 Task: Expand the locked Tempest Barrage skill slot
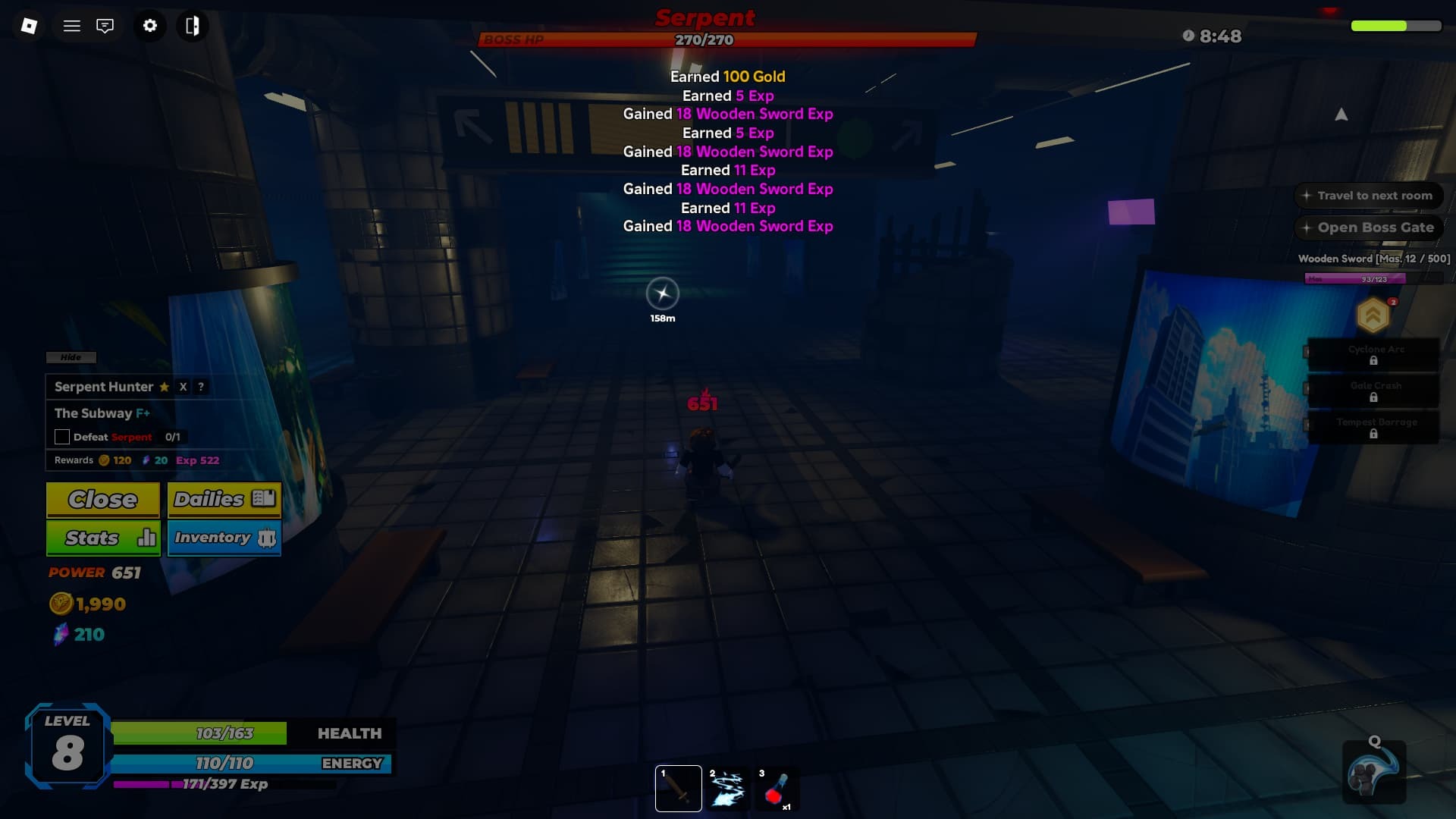point(1373,427)
